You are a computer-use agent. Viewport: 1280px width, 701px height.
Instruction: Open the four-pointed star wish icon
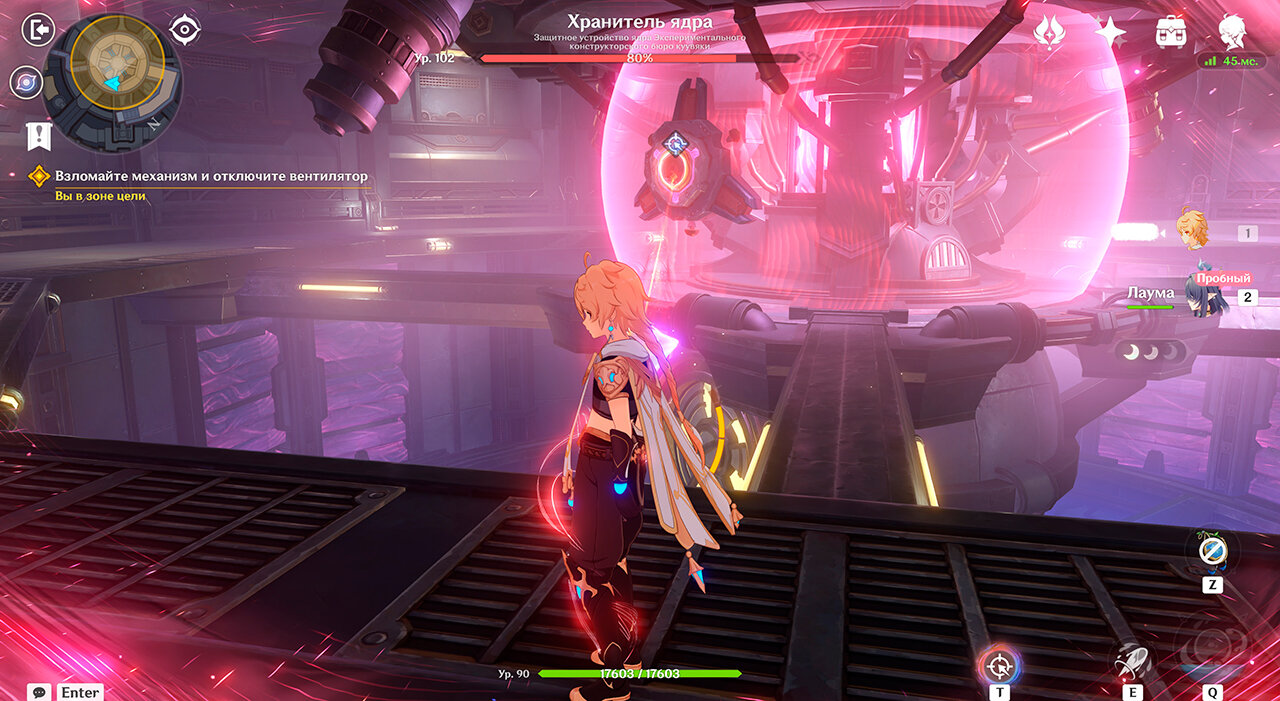(x=1110, y=32)
